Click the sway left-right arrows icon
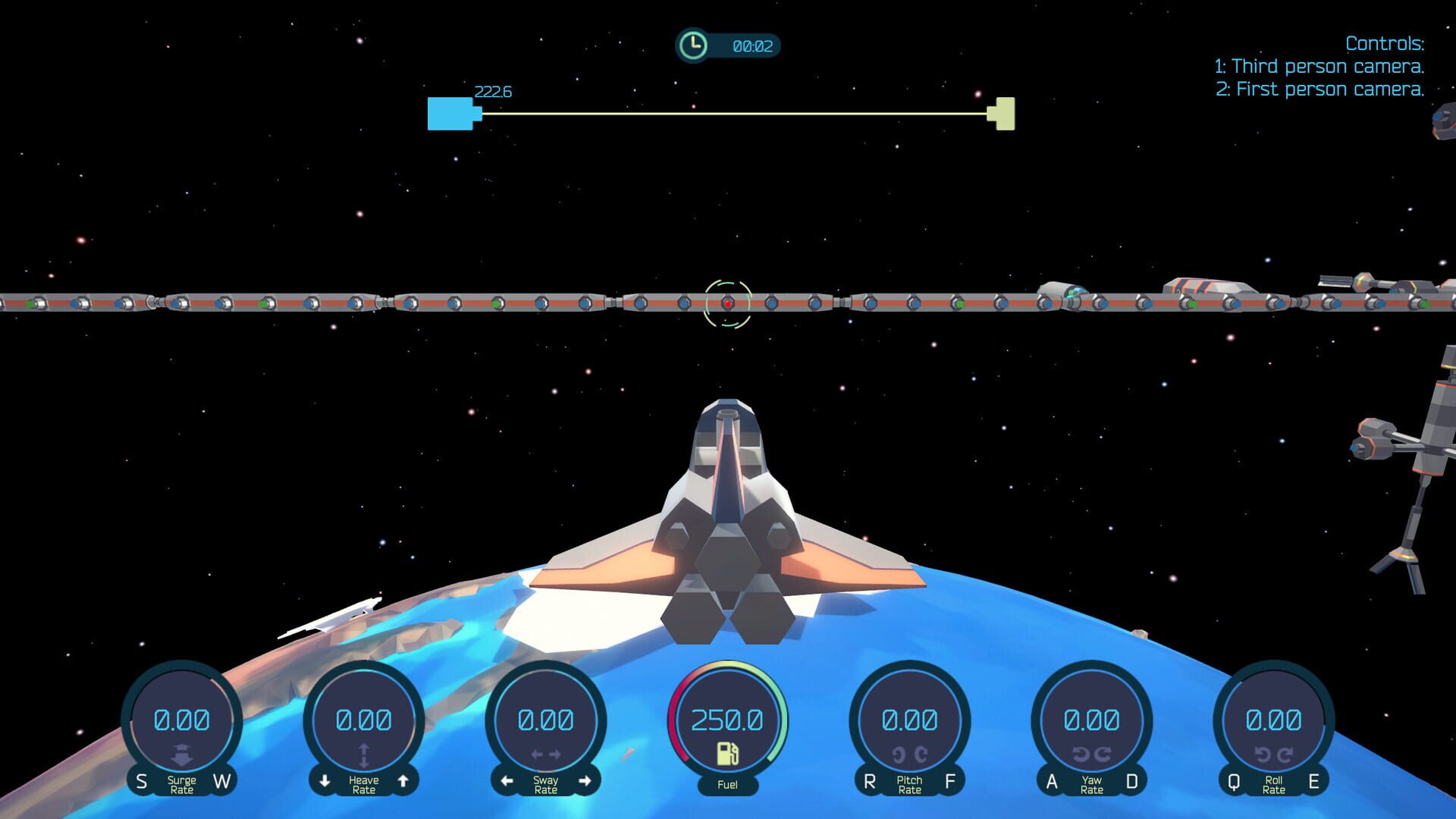This screenshot has width=1456, height=819. coord(548,754)
